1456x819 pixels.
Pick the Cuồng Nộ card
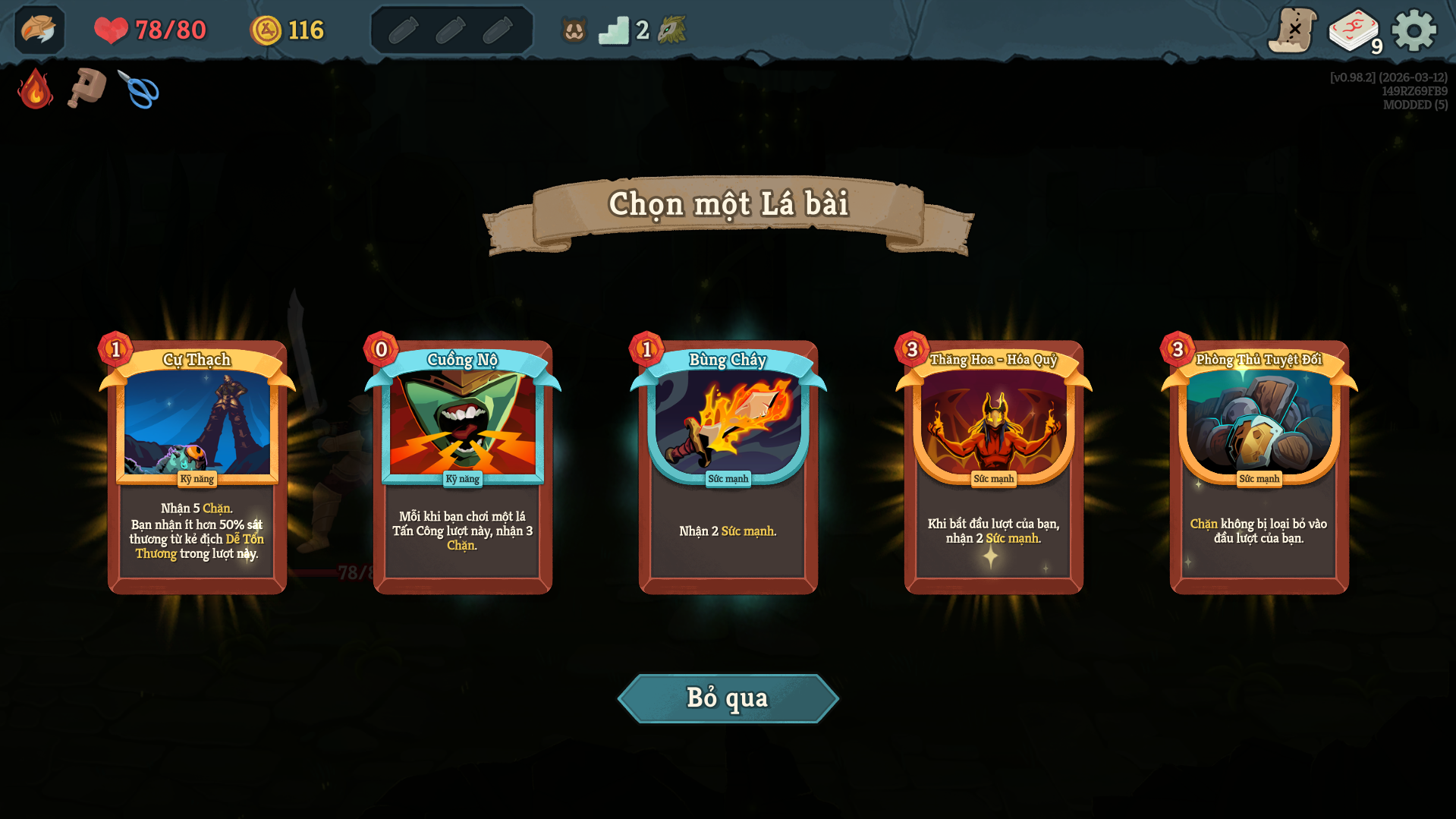click(x=463, y=465)
